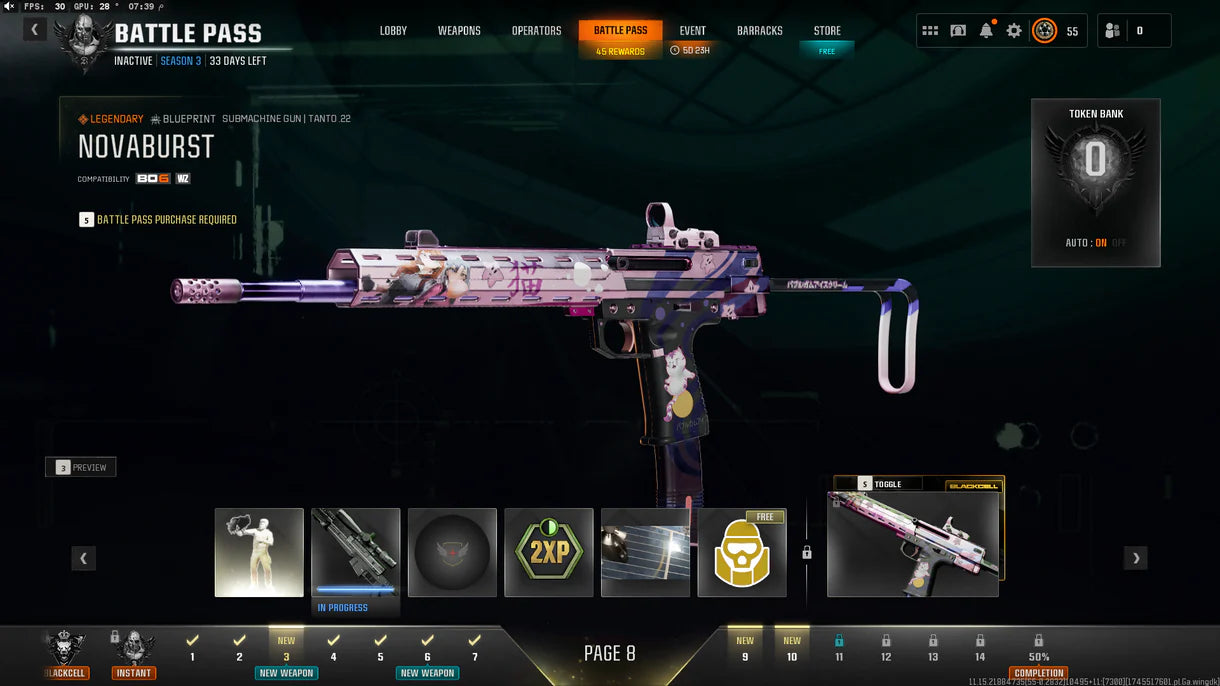Viewport: 1220px width, 686px height.
Task: Go to the previous rewards page arrow
Action: [x=83, y=558]
